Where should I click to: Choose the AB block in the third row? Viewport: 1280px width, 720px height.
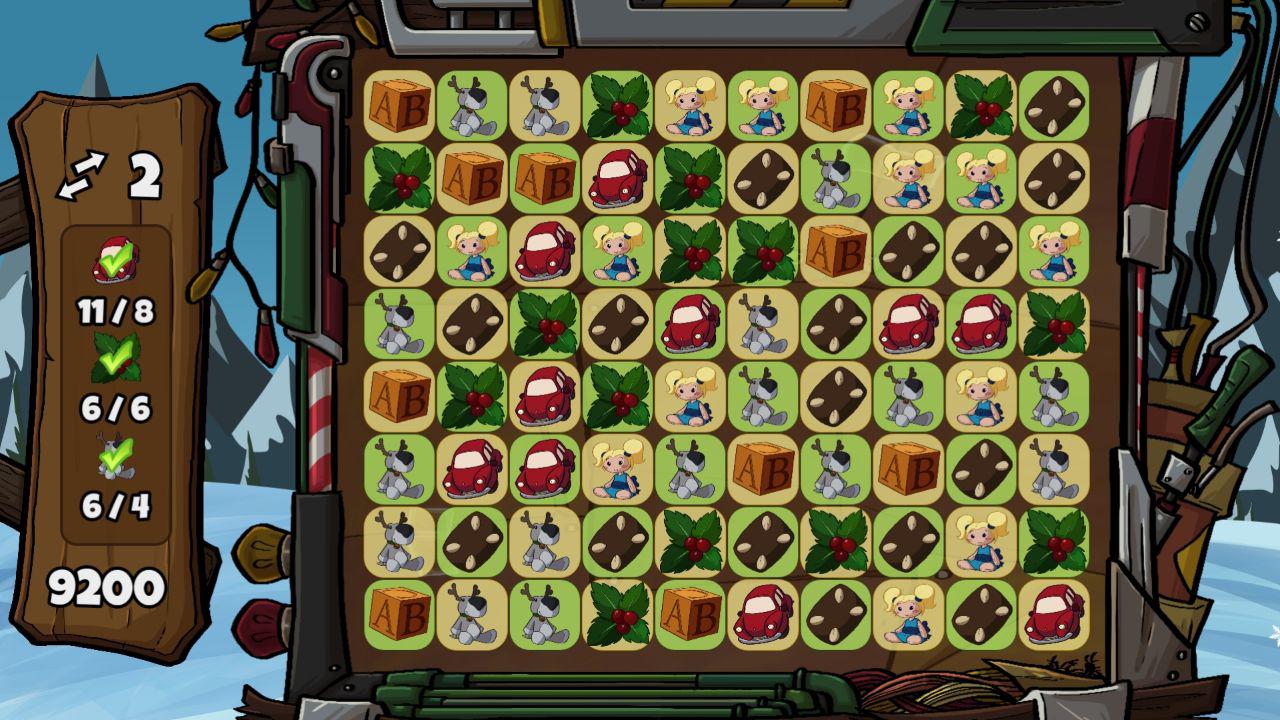[x=835, y=250]
